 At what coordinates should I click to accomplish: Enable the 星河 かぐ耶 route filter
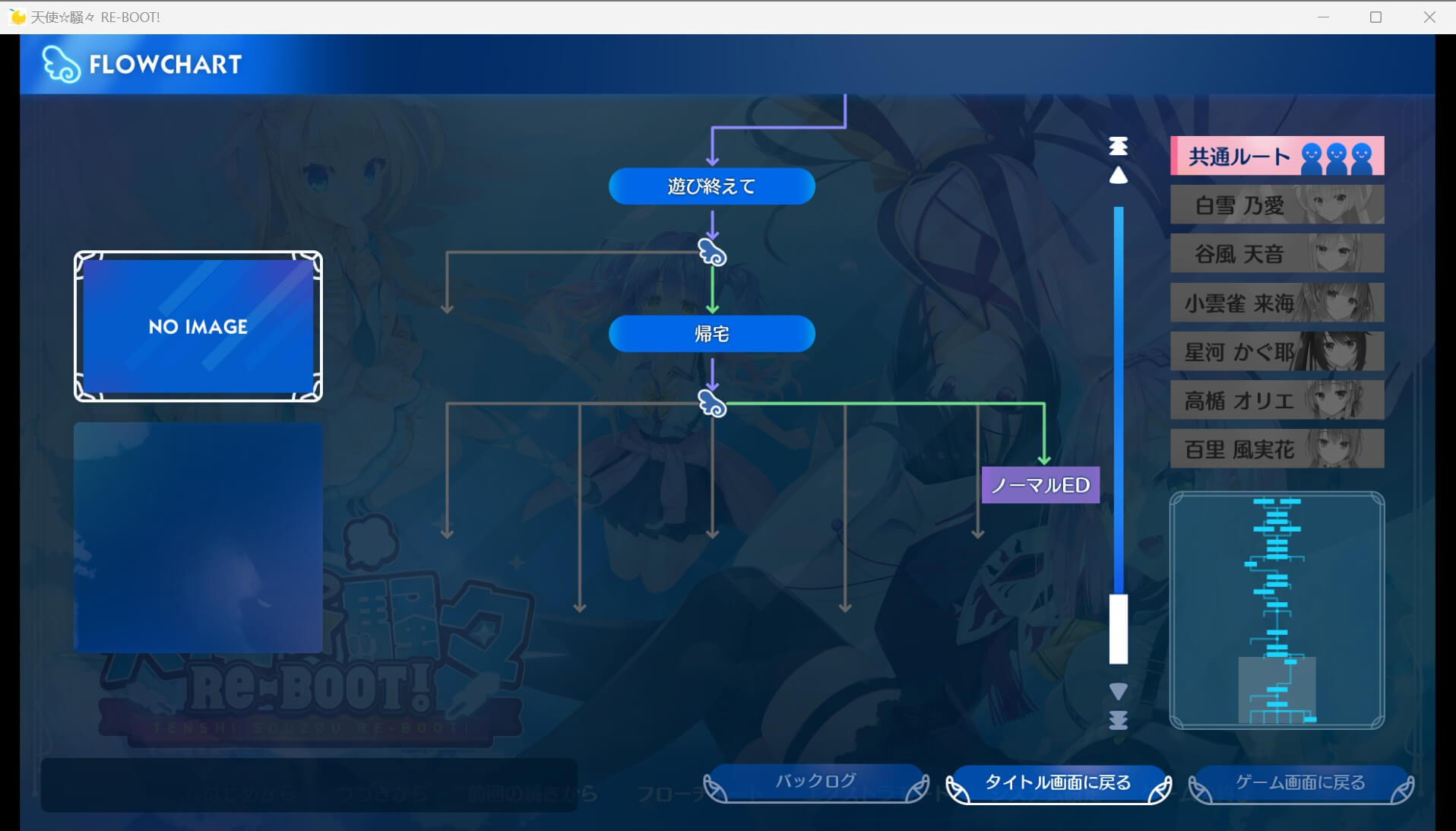[x=1277, y=350]
